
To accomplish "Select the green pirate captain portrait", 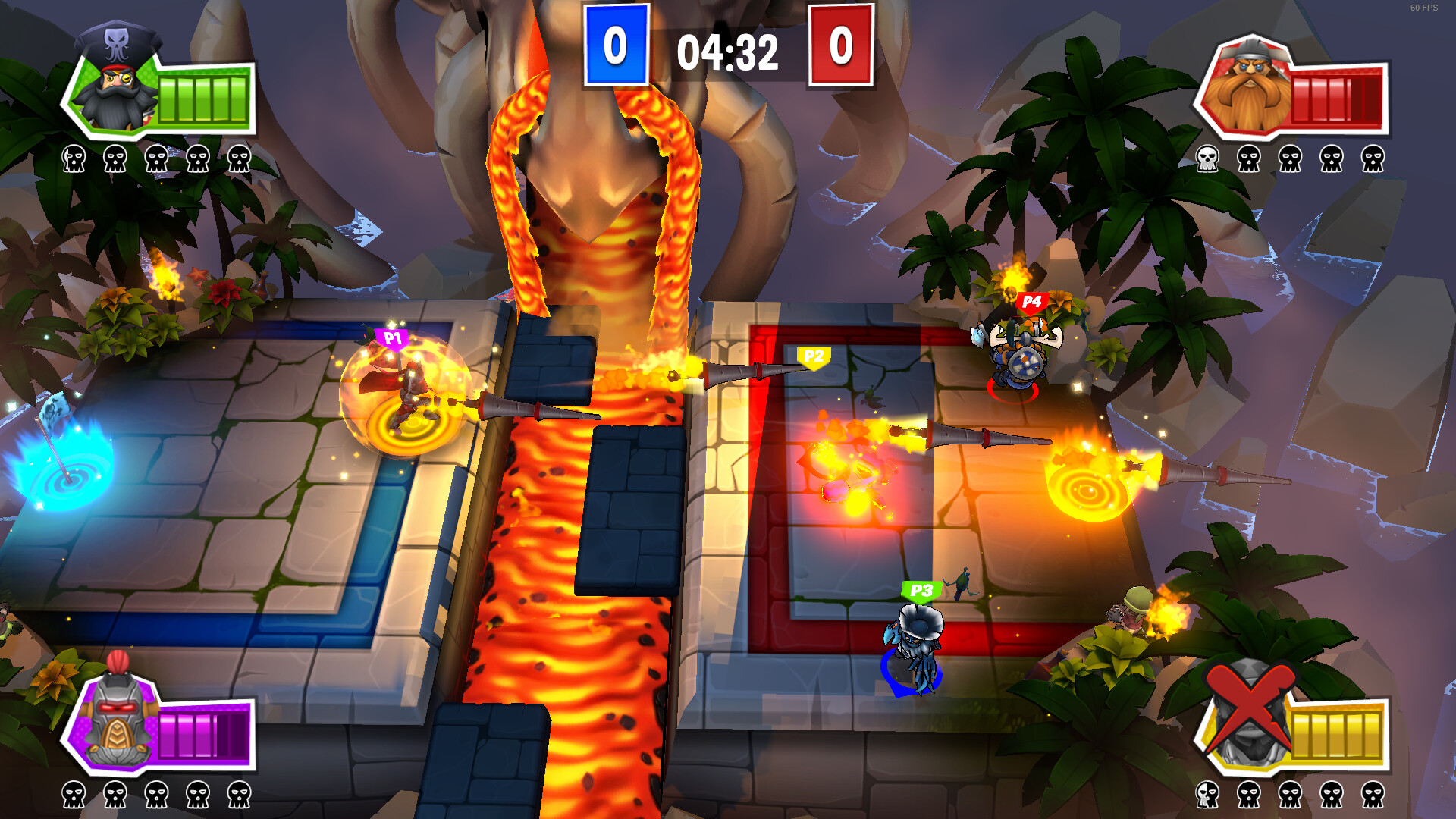I will 114,91.
